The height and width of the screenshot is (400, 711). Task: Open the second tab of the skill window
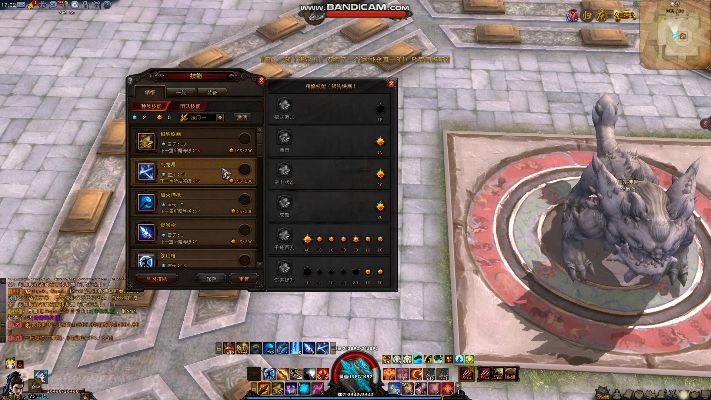[x=177, y=91]
